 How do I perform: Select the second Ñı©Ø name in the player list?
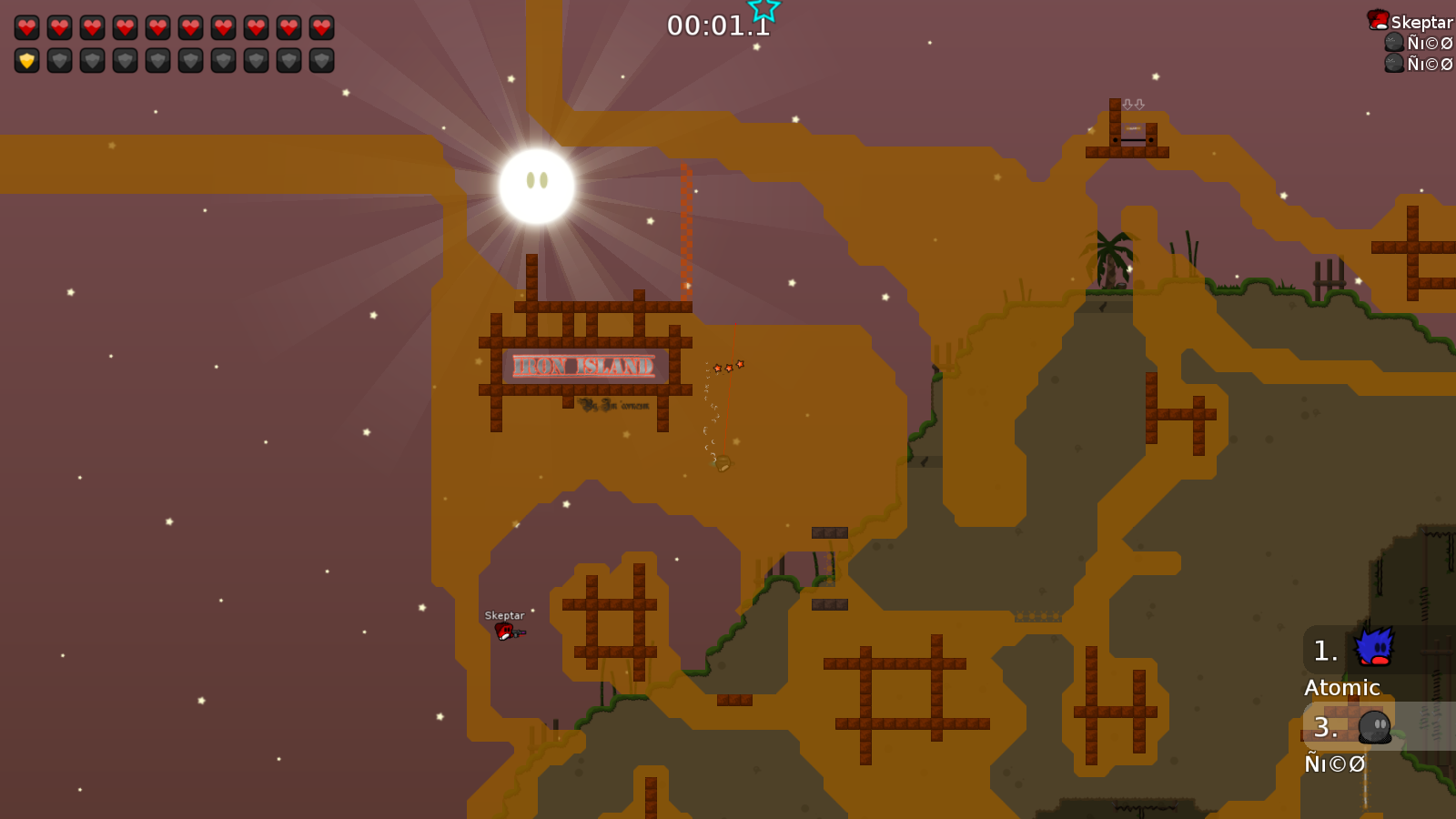[1429, 65]
